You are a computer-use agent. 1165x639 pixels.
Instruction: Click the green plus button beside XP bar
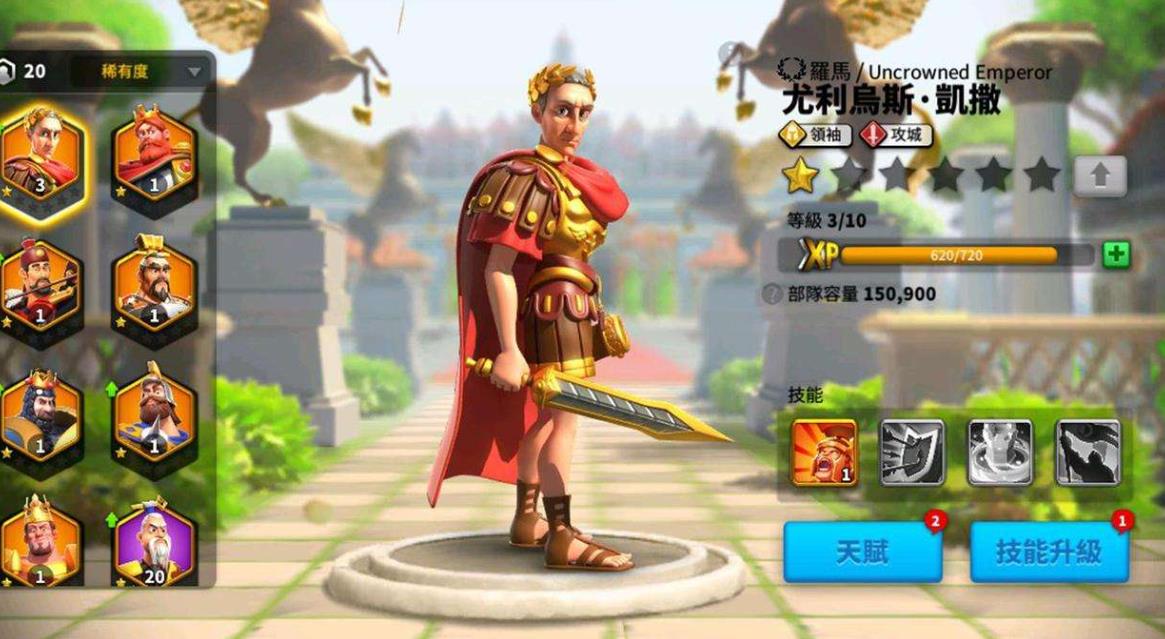pyautogui.click(x=1116, y=255)
